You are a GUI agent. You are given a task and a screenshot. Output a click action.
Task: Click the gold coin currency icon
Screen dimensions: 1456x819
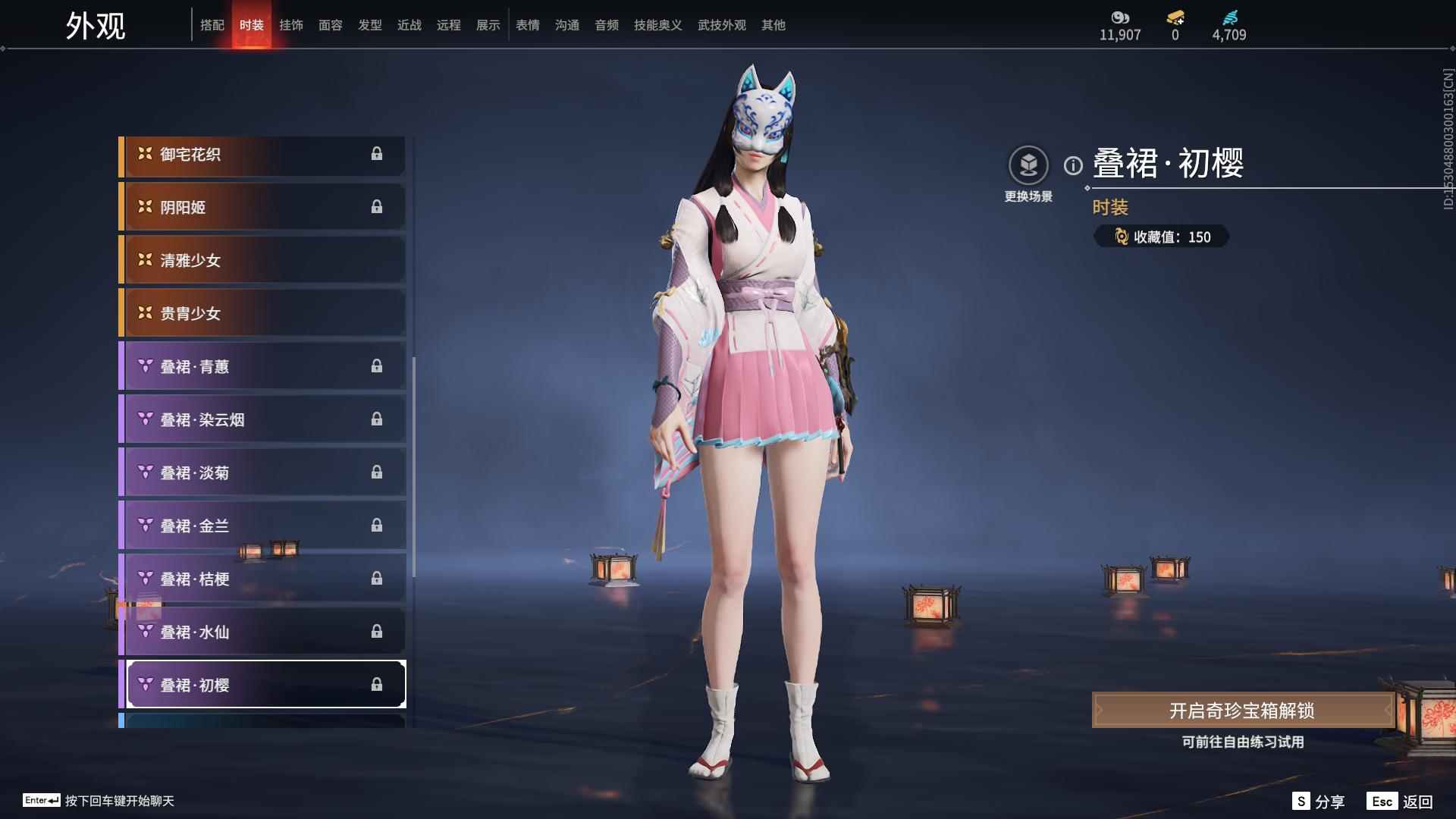coord(1121,15)
